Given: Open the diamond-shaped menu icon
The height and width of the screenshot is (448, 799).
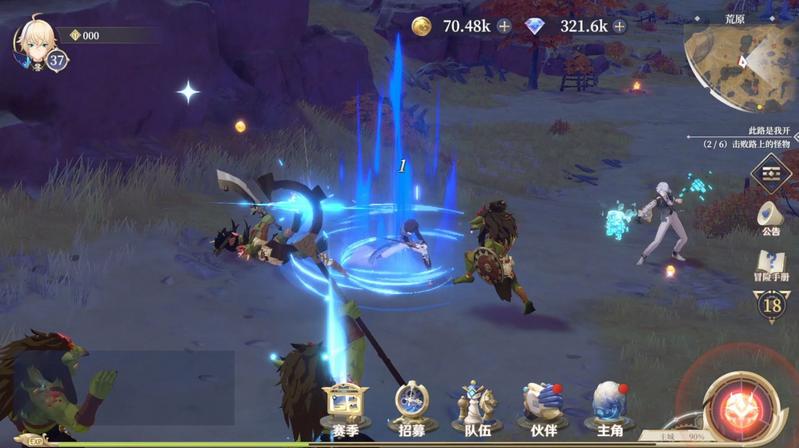Looking at the screenshot, I should (x=771, y=173).
